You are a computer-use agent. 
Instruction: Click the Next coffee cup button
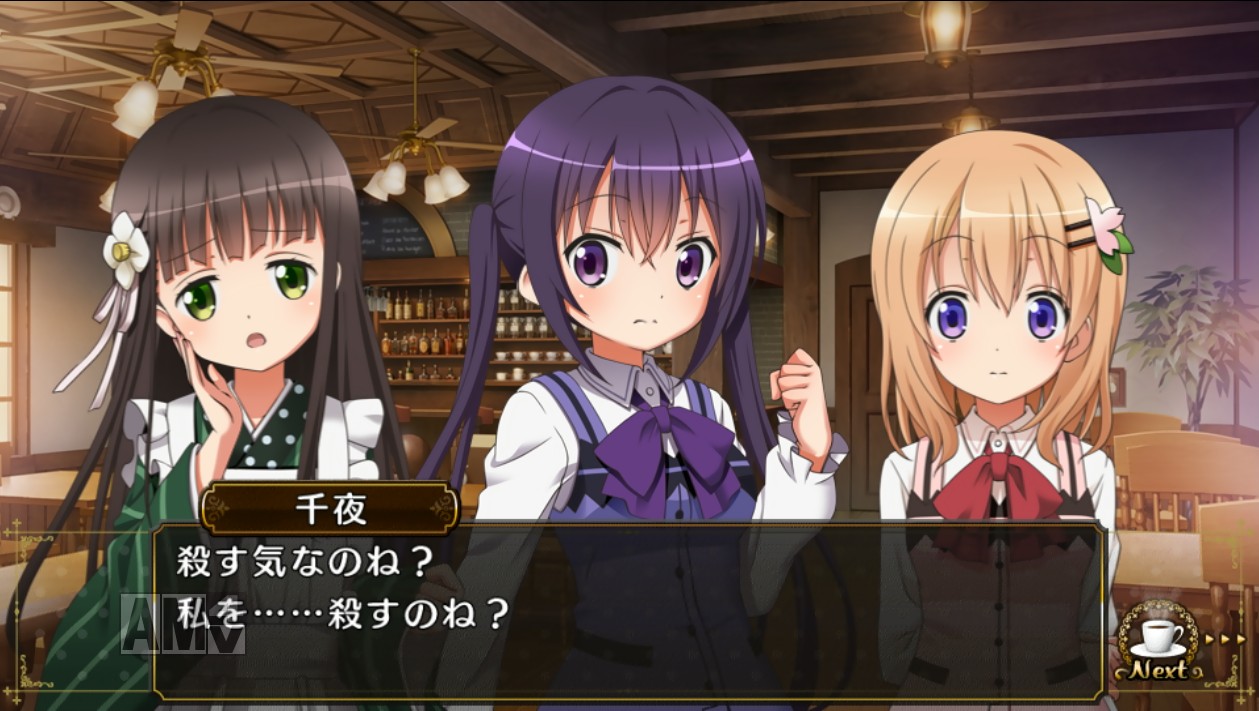click(1158, 645)
